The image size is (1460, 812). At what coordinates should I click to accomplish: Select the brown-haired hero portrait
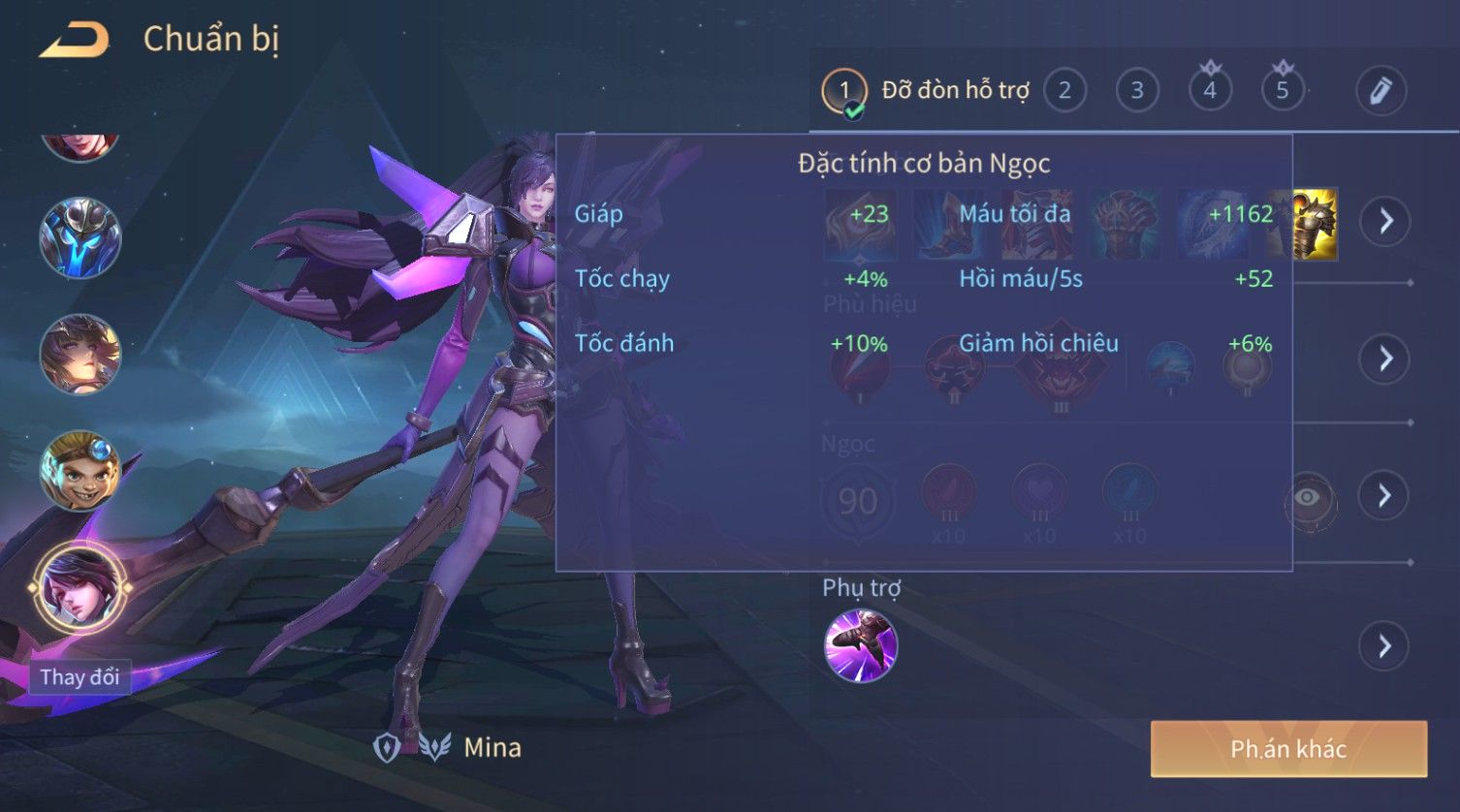point(80,355)
